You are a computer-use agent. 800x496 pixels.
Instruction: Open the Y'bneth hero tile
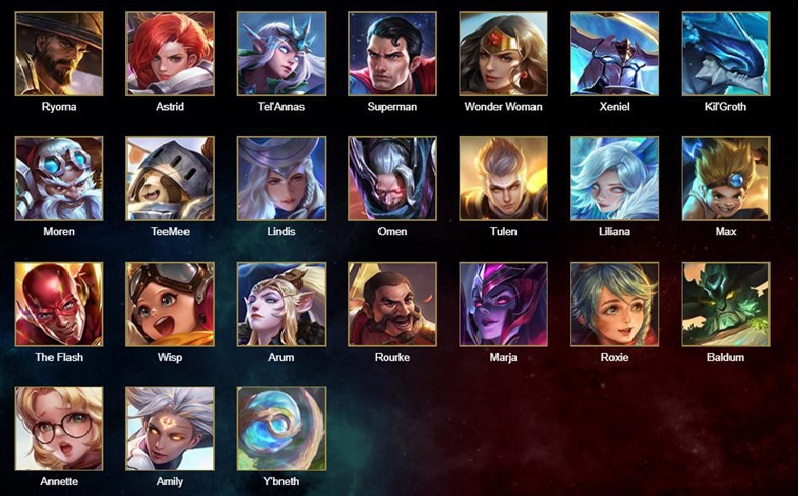tap(281, 429)
